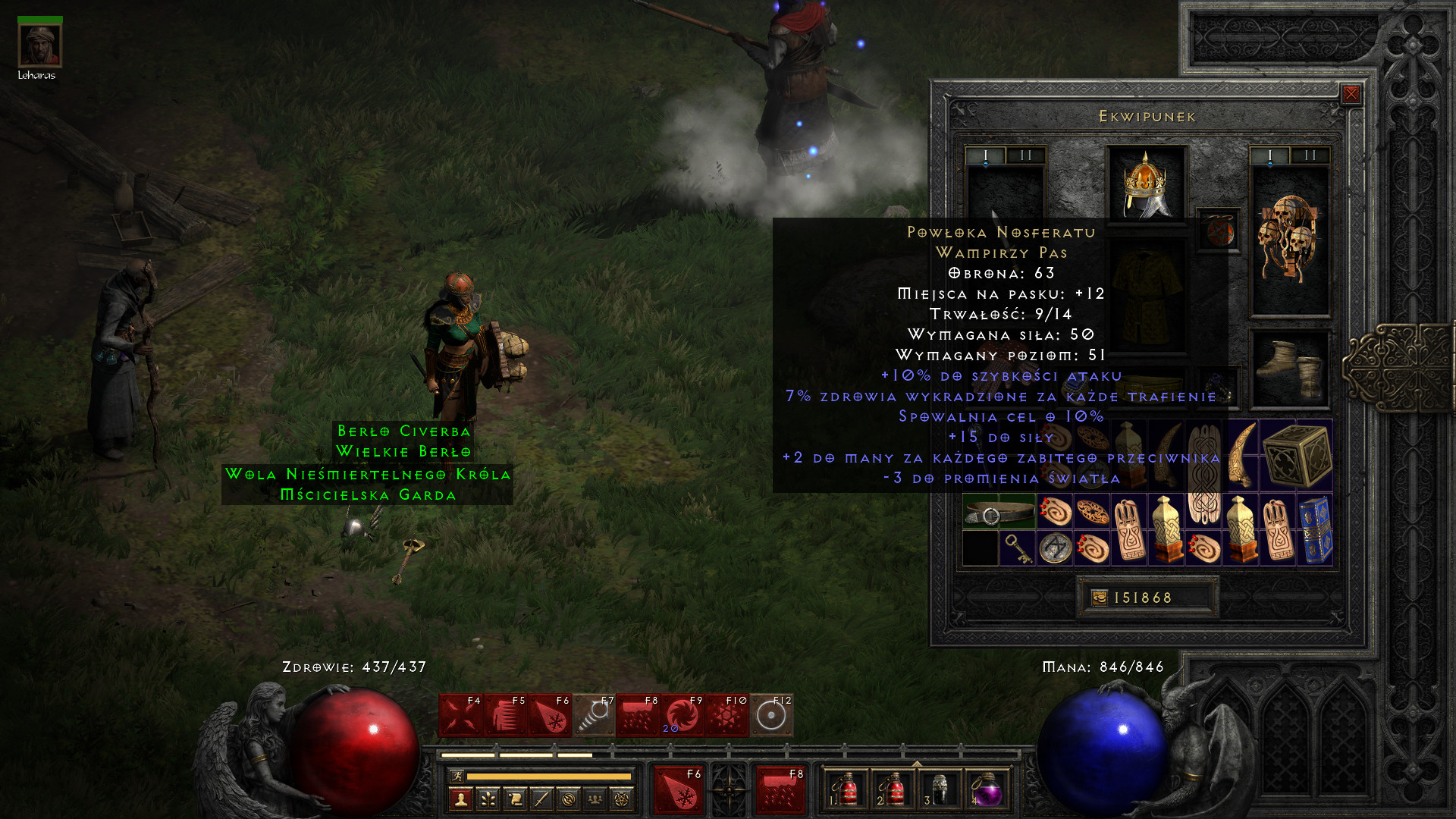
Task: Toggle the run/walk icon by the stamina bar
Action: tap(457, 776)
